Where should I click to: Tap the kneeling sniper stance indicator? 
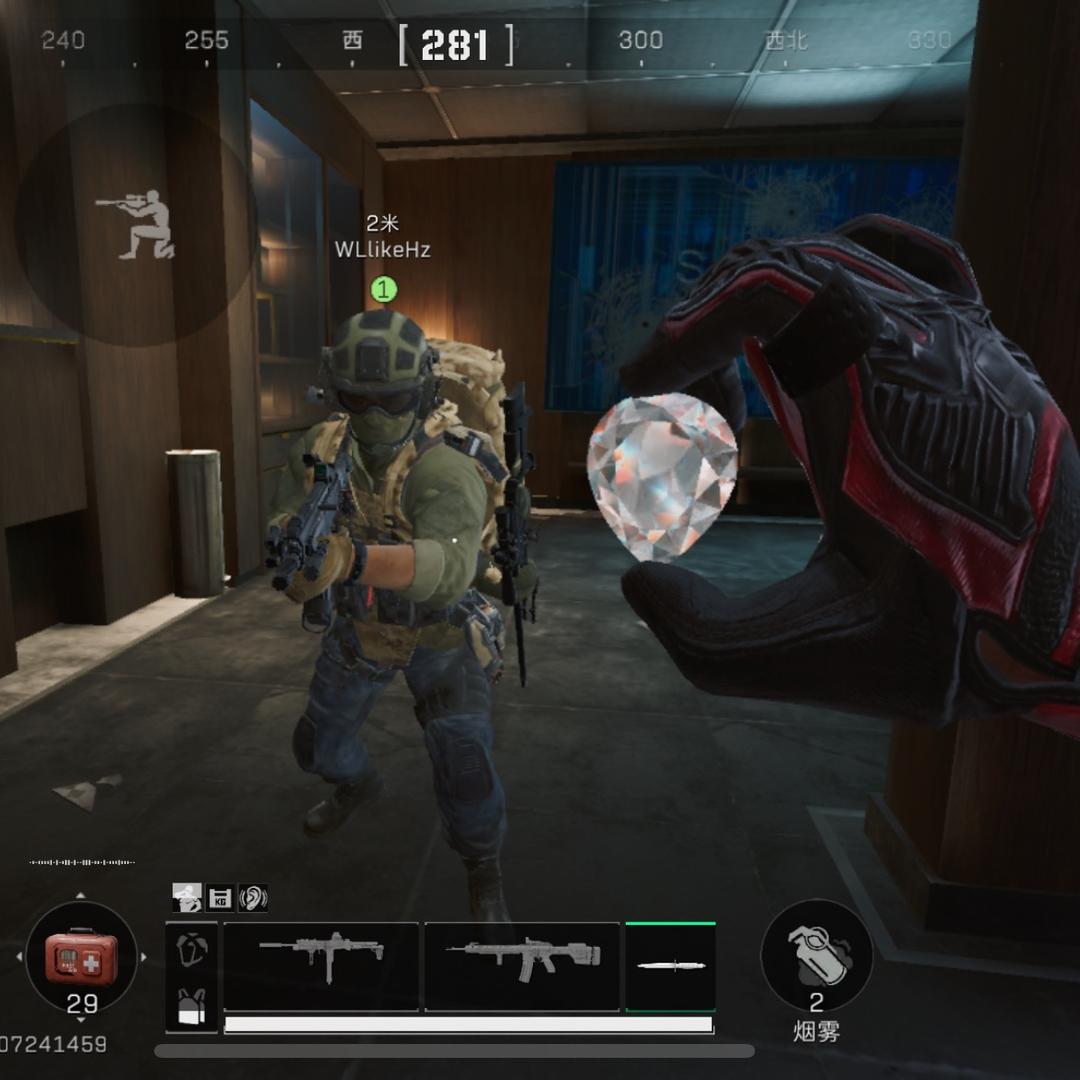click(137, 224)
